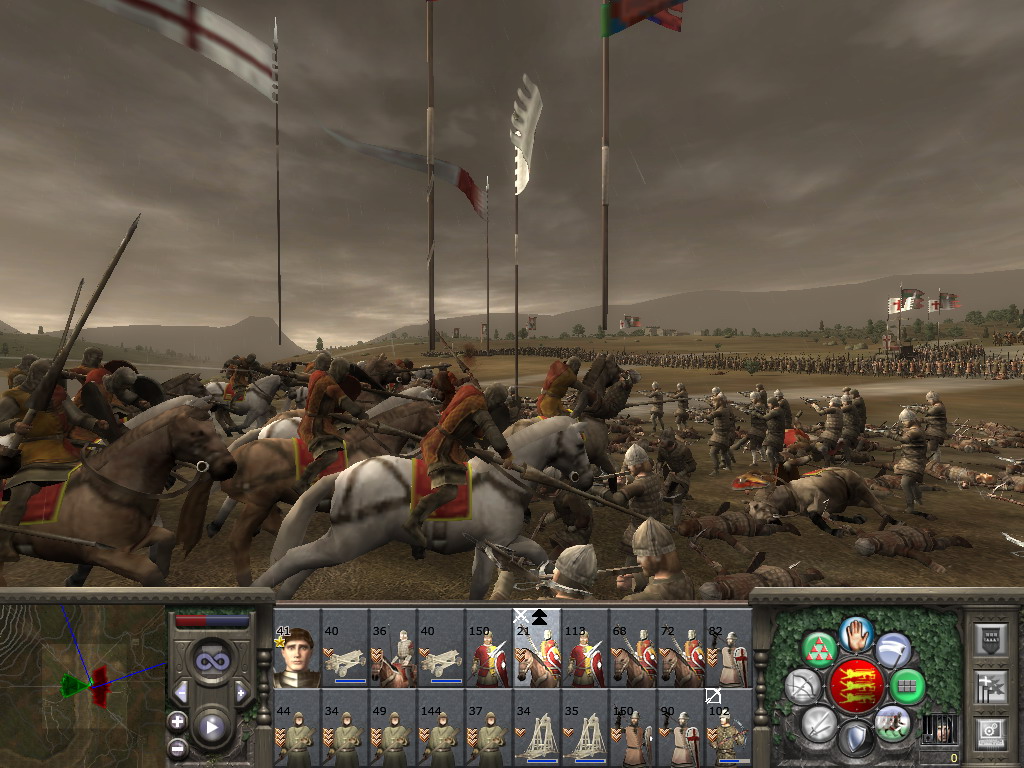Toggle the bow fire-at-will button

coord(802,687)
